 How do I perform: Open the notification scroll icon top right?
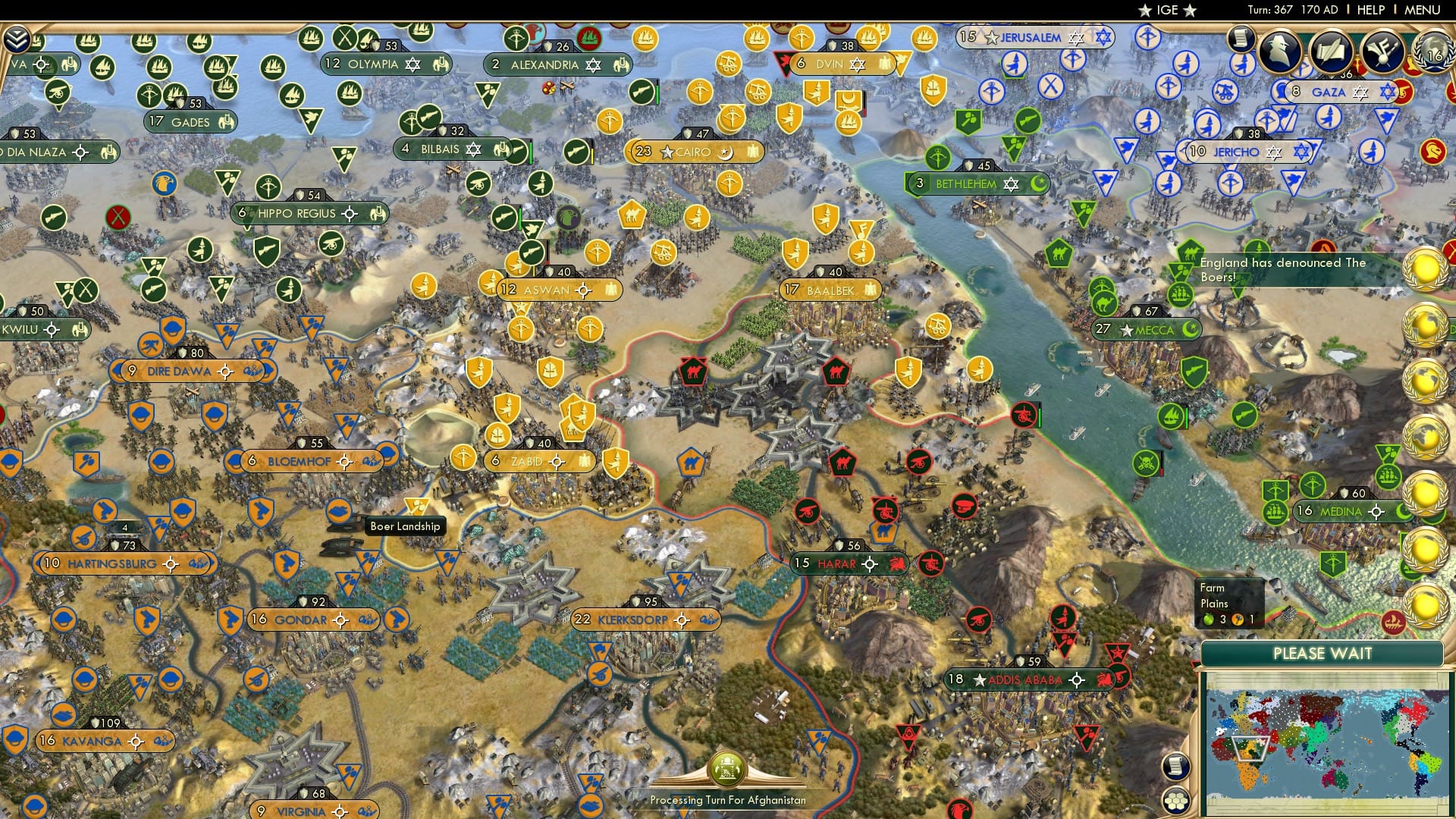point(1241,36)
